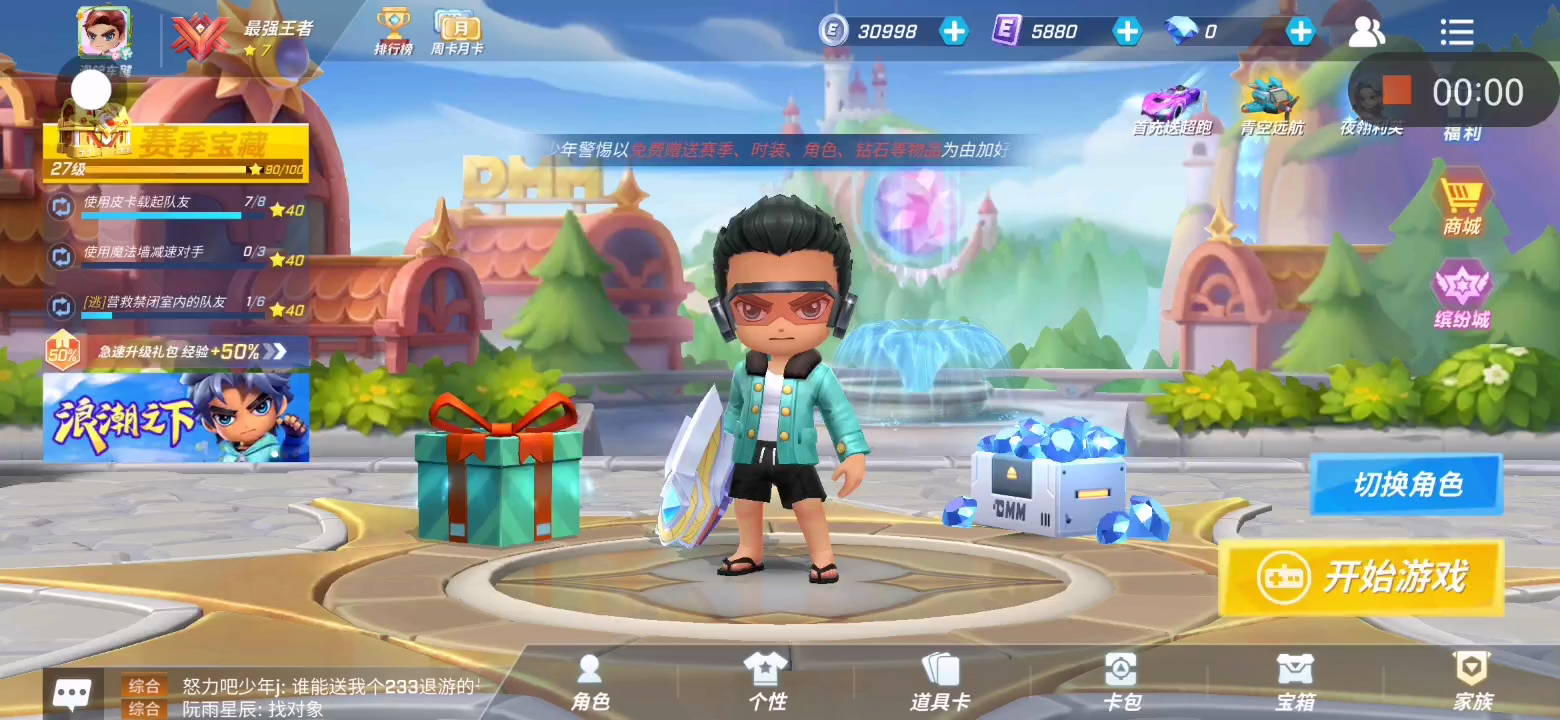This screenshot has width=1560, height=720.
Task: Open the 角色 character tab
Action: (590, 683)
